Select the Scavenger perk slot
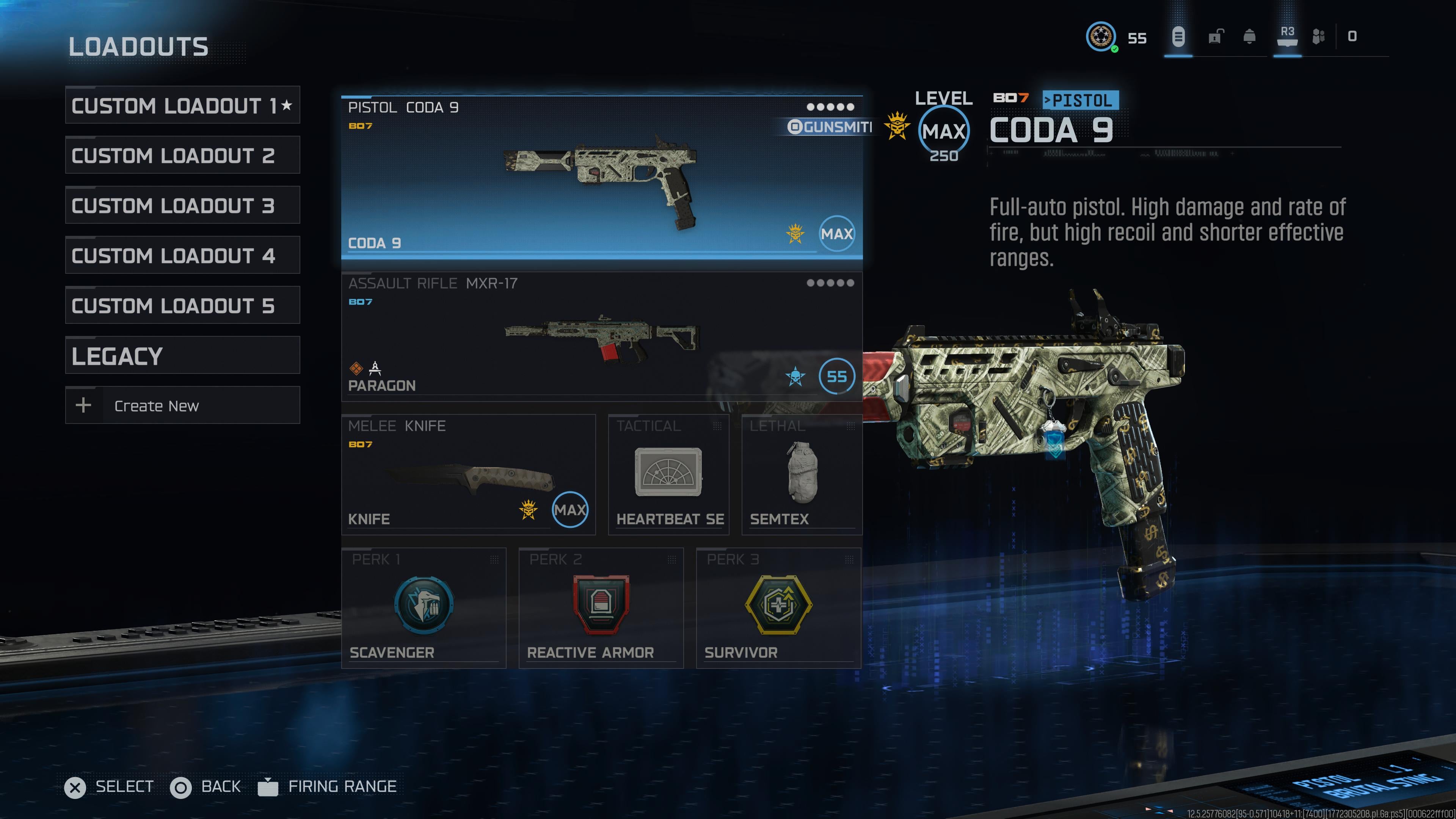 pyautogui.click(x=424, y=608)
